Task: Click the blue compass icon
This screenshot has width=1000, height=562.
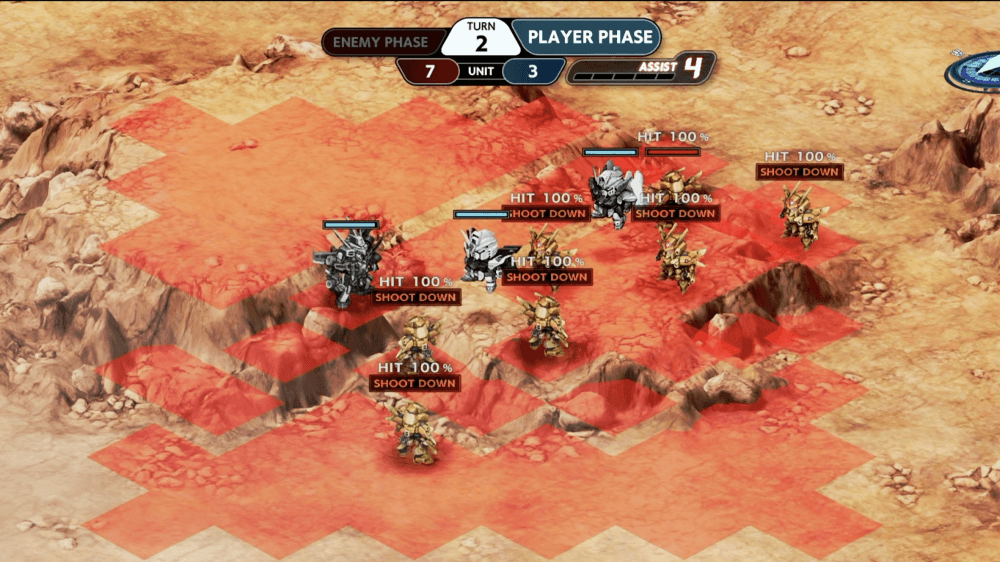Action: click(x=976, y=71)
